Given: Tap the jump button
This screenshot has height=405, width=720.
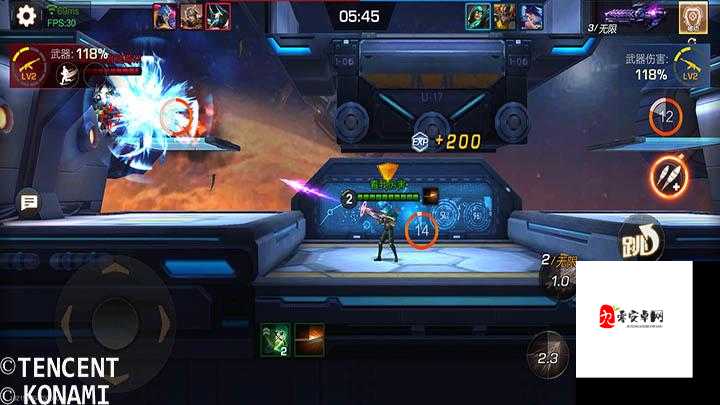Looking at the screenshot, I should (x=641, y=240).
